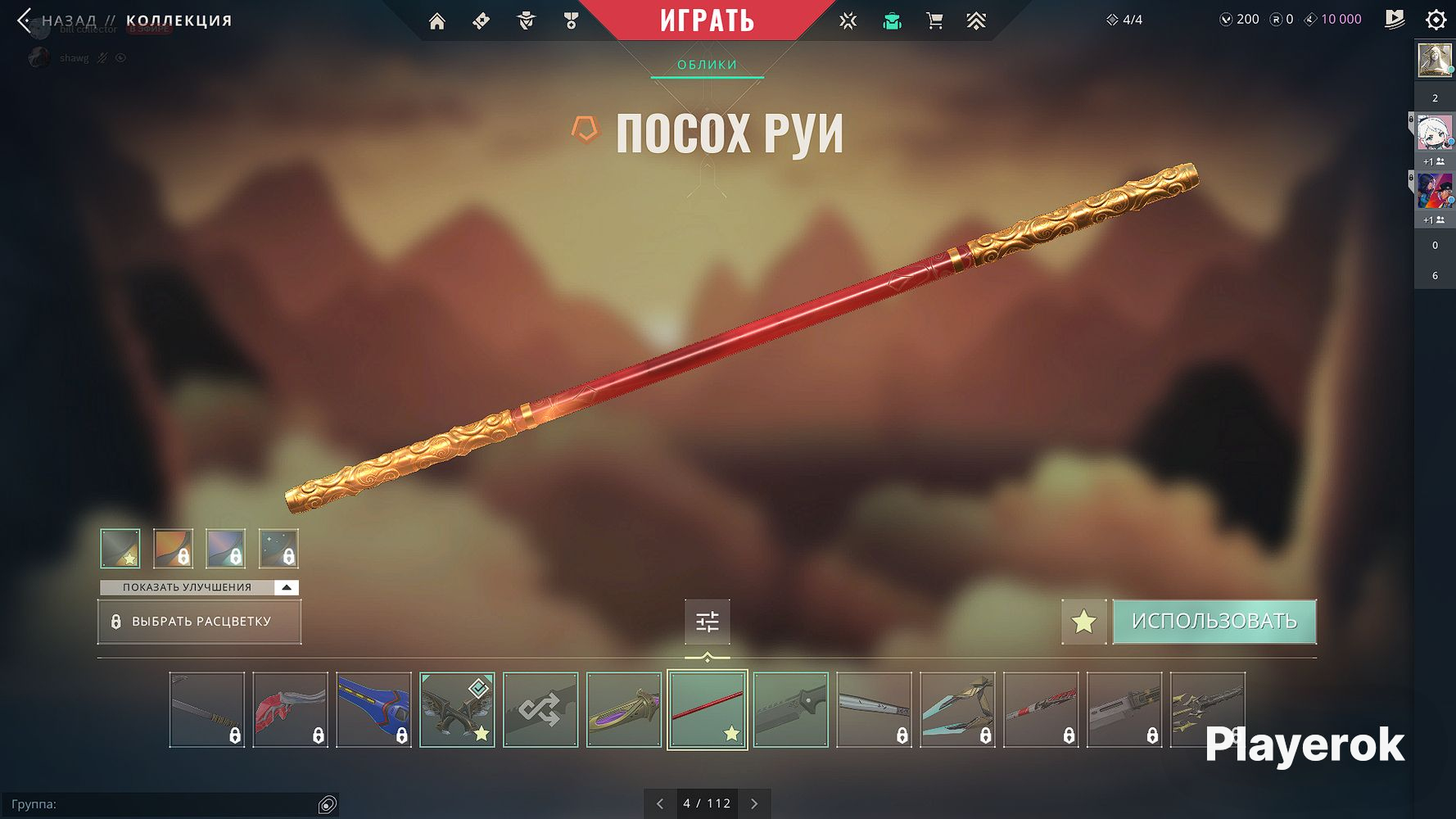Image resolution: width=1456 pixels, height=819 pixels.
Task: Click the ИГРАТЬ play button
Action: (707, 20)
